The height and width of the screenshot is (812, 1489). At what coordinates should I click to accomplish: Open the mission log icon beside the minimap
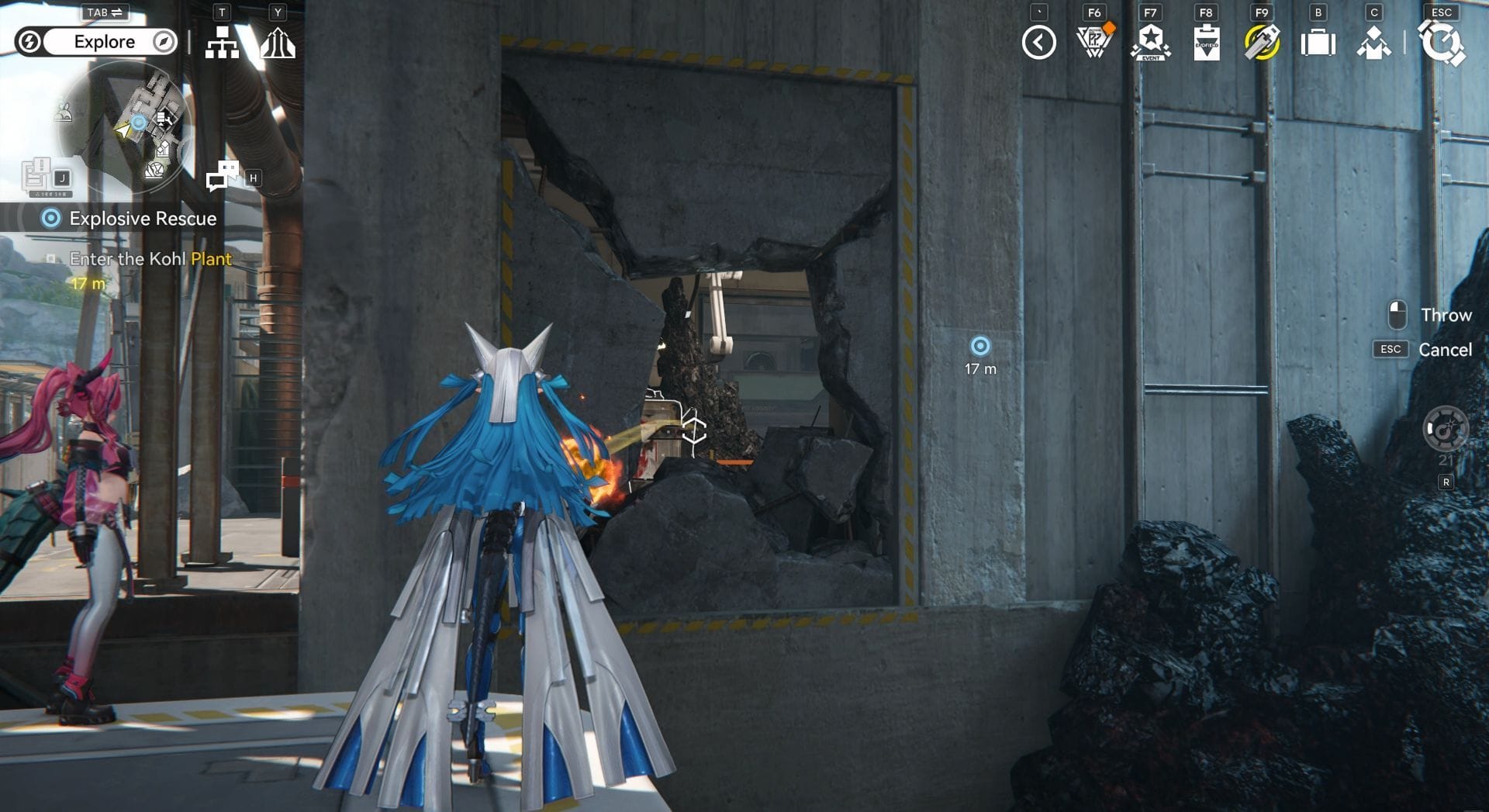[37, 175]
